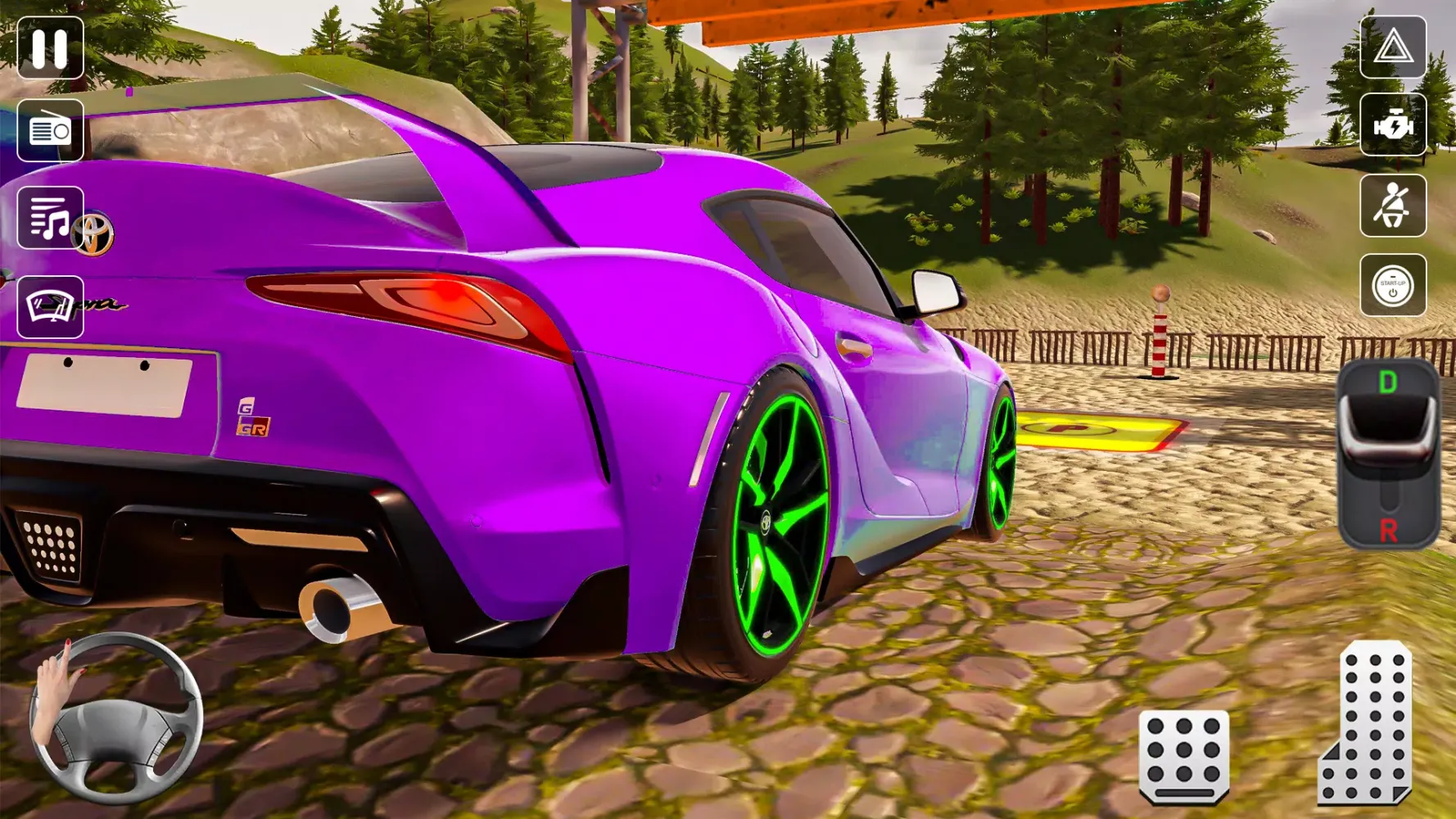This screenshot has width=1456, height=819.
Task: Tap the brake pedal
Action: click(x=1183, y=757)
